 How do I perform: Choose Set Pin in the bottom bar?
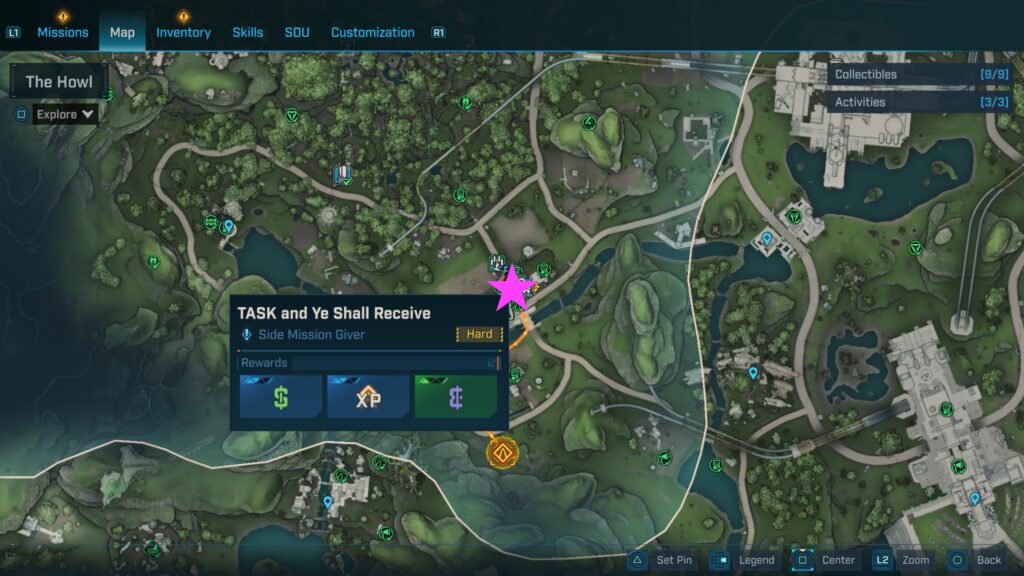coord(662,560)
